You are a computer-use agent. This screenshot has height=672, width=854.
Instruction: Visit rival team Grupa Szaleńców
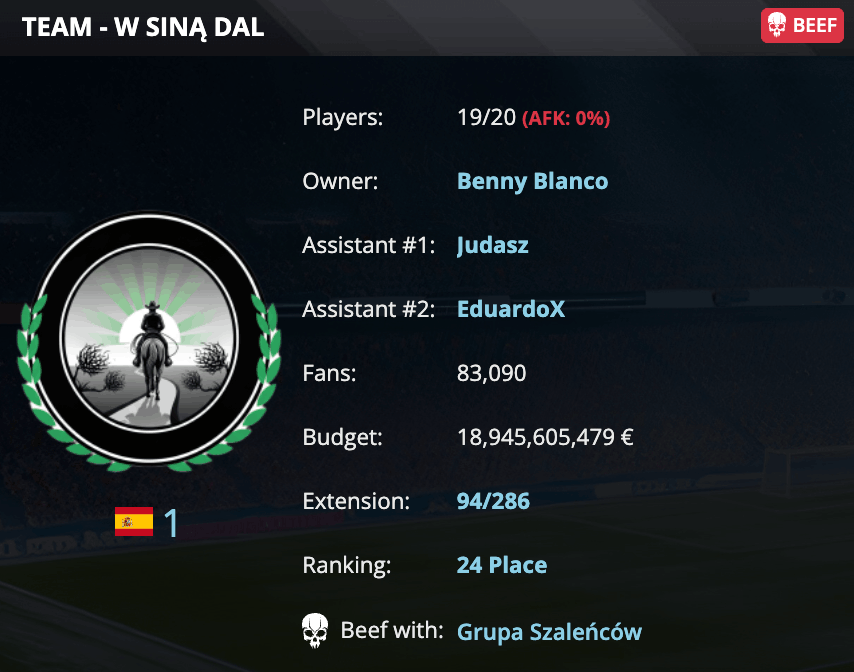pyautogui.click(x=549, y=631)
